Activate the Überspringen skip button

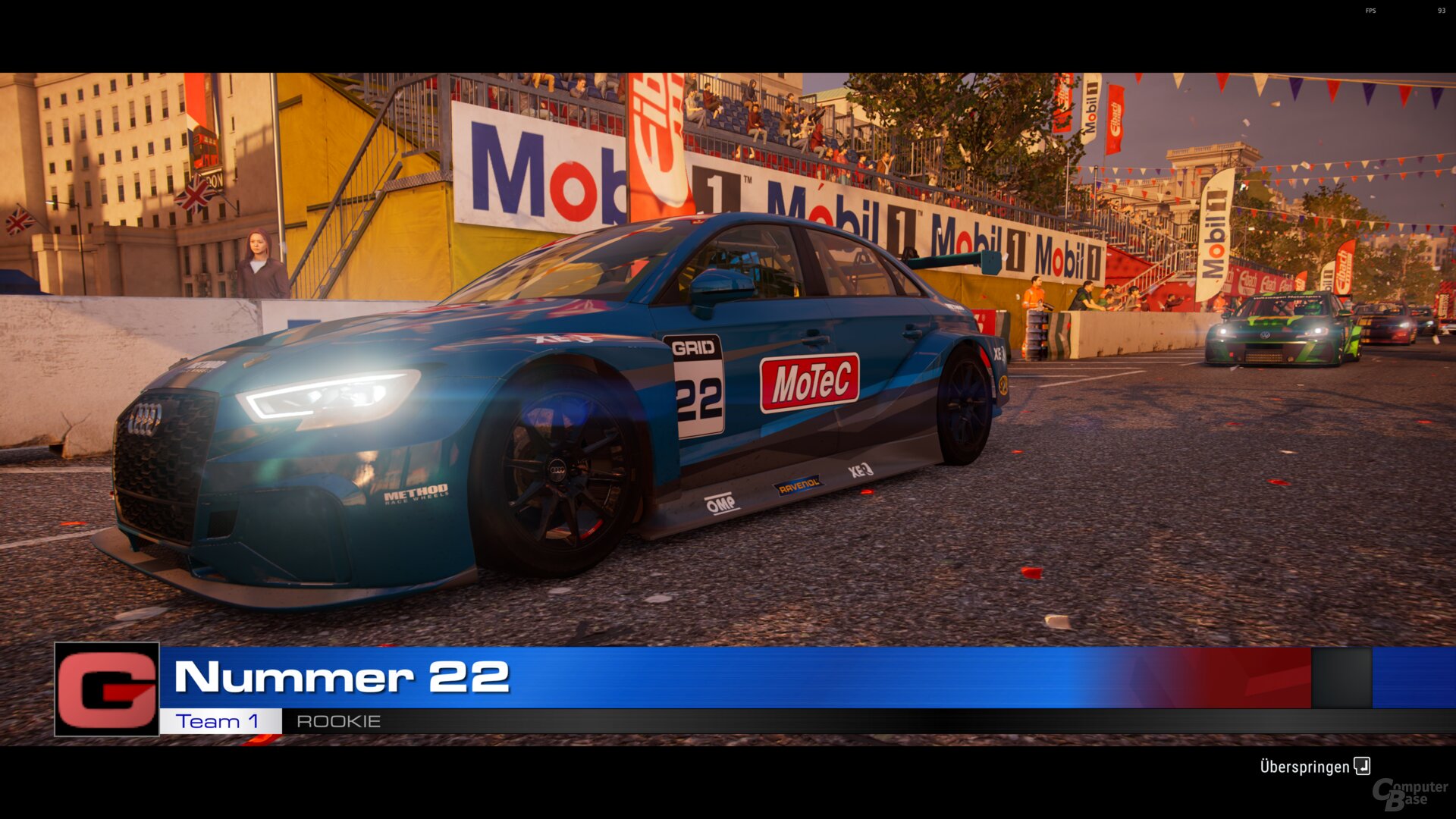point(1306,767)
